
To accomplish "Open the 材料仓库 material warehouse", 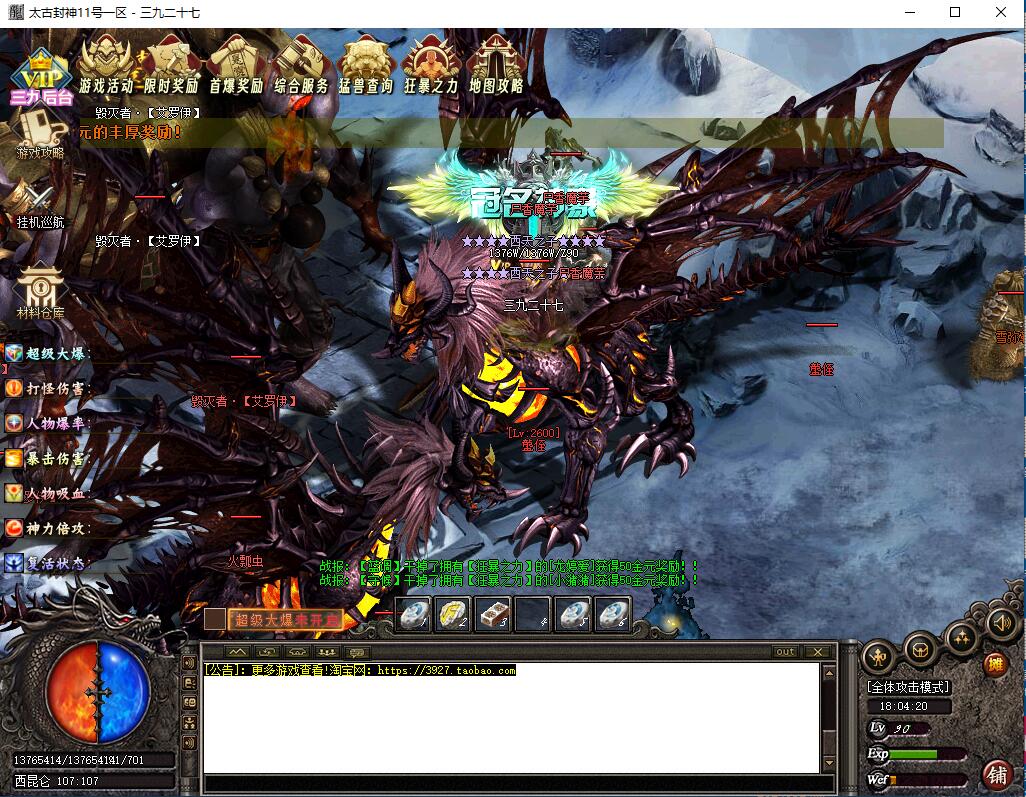I will [x=40, y=290].
